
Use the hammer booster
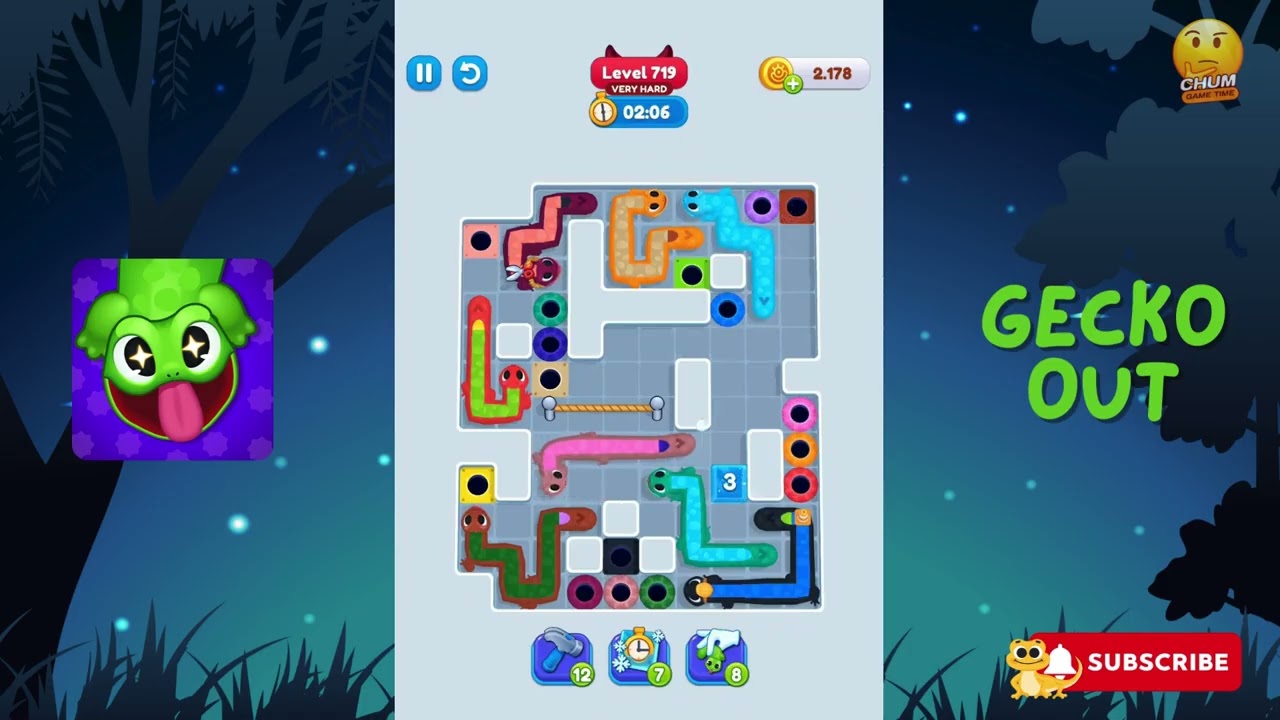(x=561, y=655)
